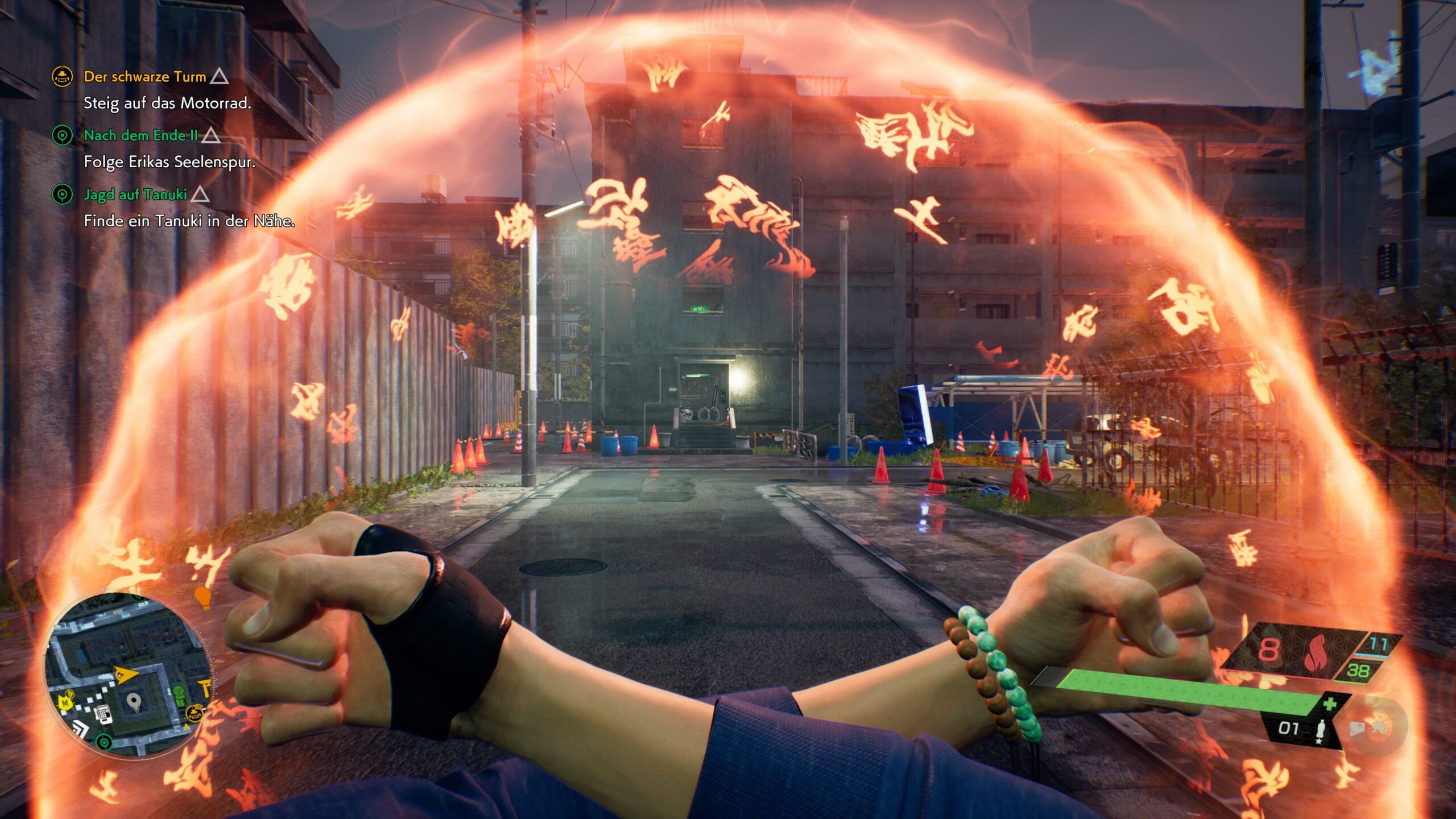Click the main quest icon beside 'Der schwarze Turm'
1456x819 pixels.
62,76
